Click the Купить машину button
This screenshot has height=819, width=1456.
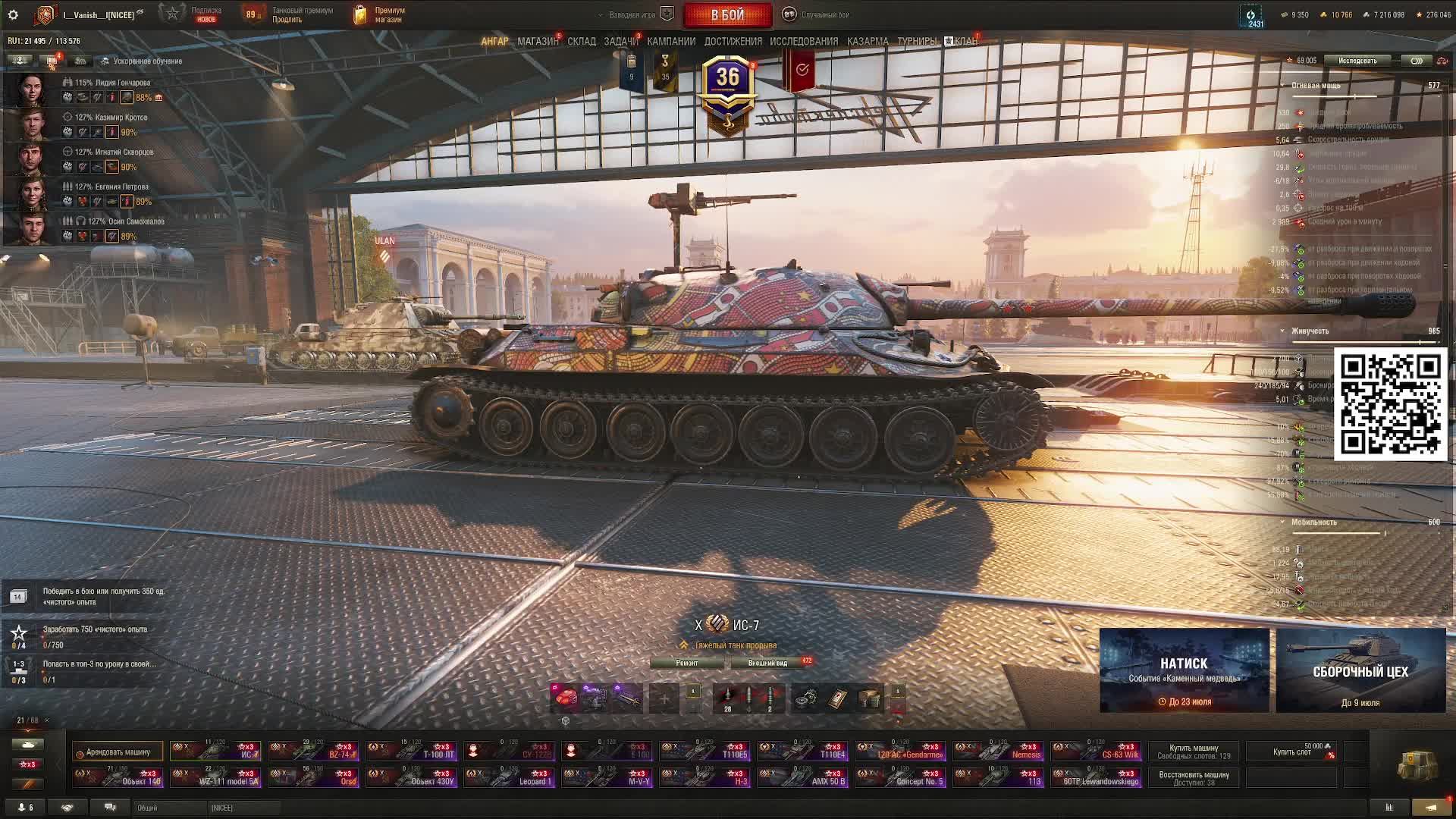pos(1194,752)
